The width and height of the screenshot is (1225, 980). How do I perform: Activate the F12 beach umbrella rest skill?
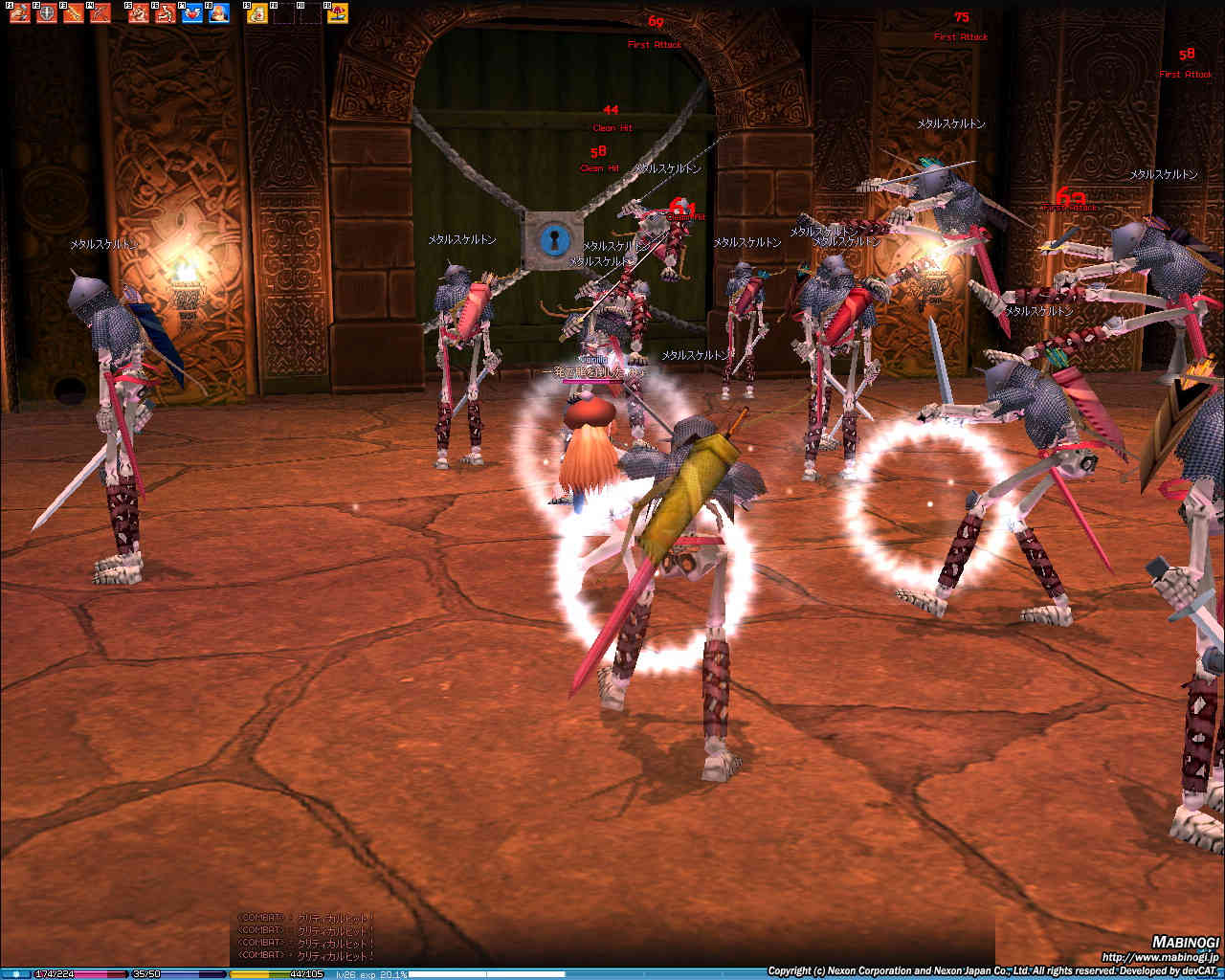[x=337, y=13]
